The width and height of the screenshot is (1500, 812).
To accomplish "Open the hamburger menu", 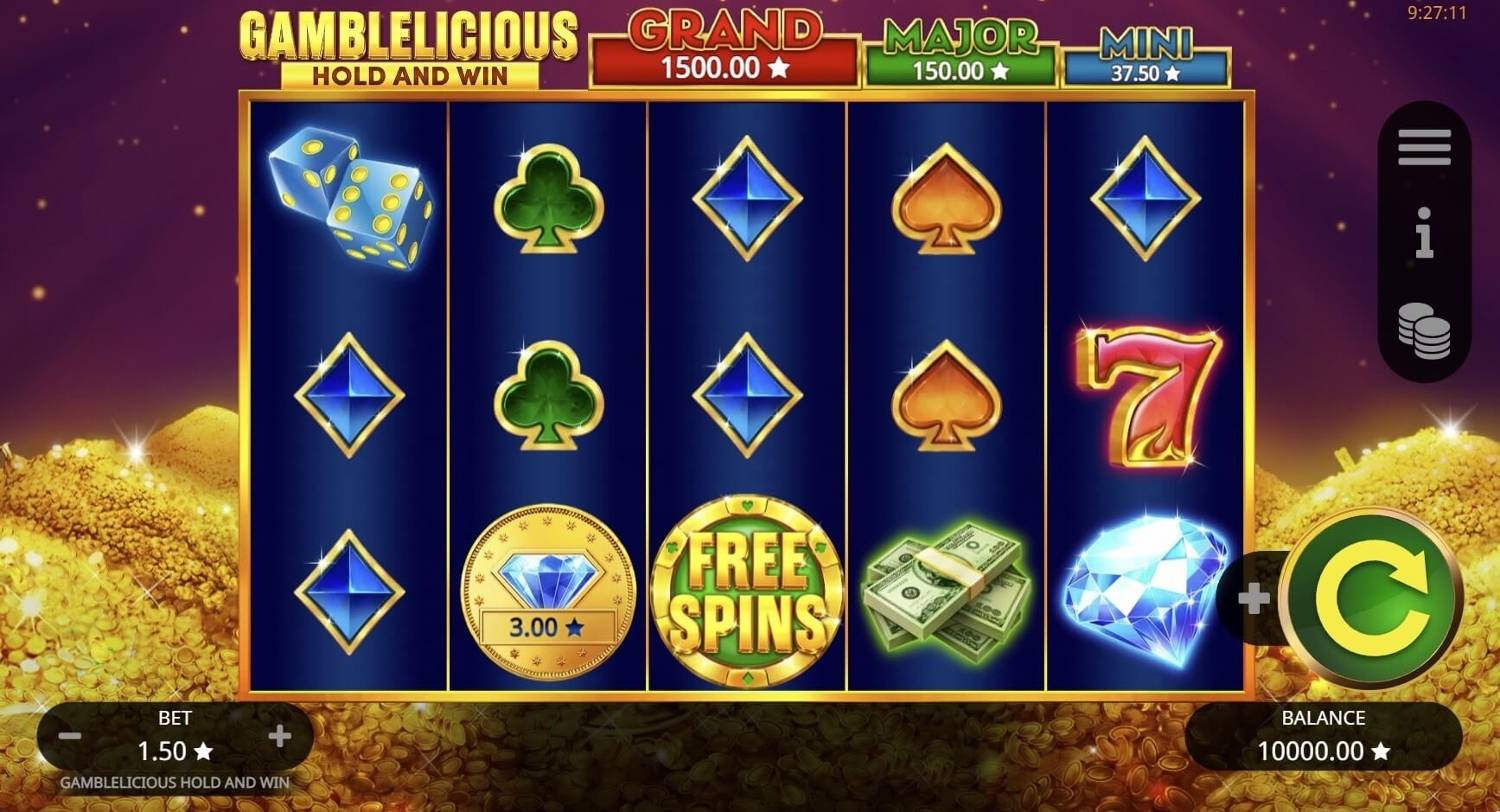I will click(1424, 146).
